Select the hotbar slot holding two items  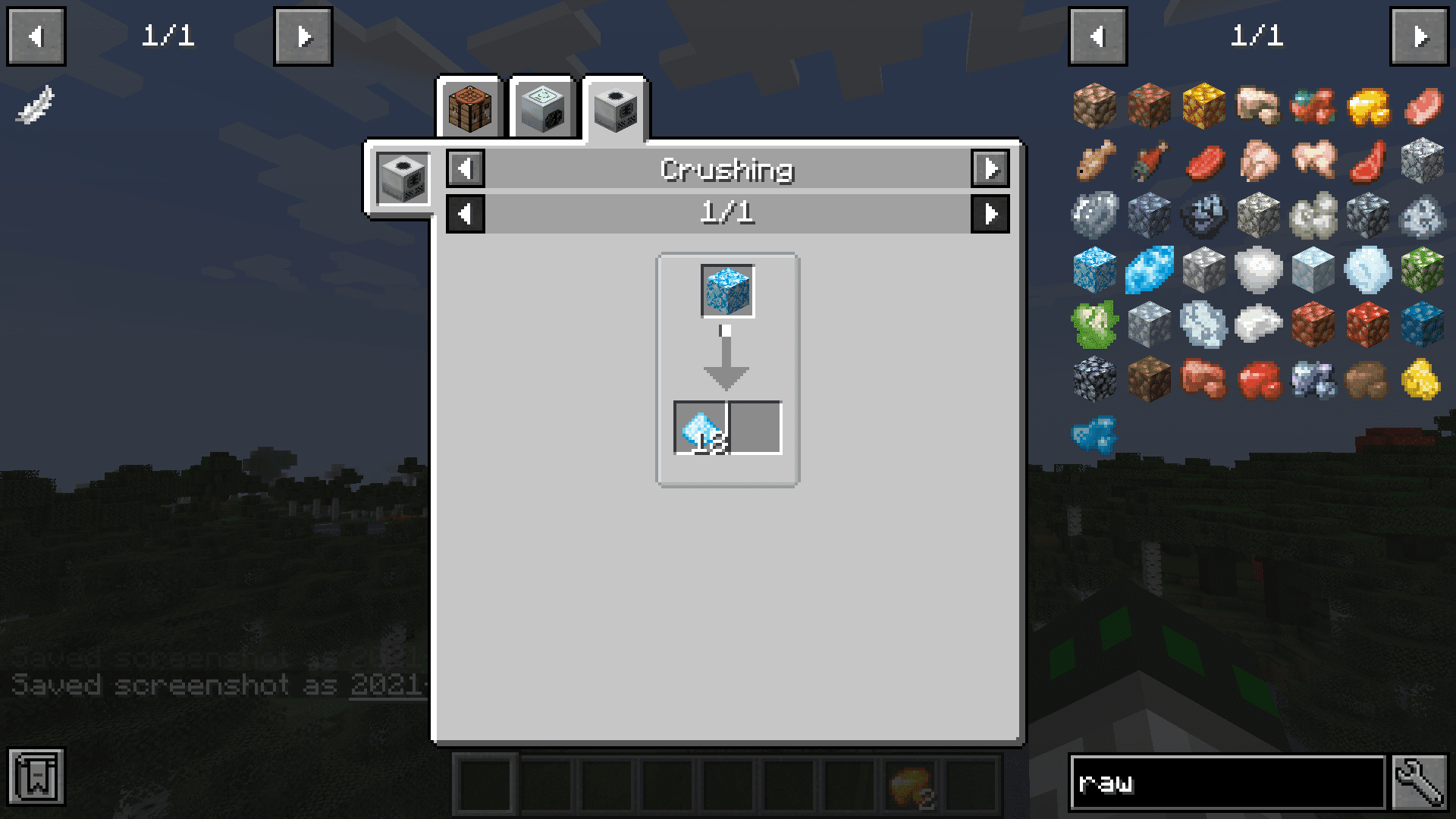click(911, 785)
